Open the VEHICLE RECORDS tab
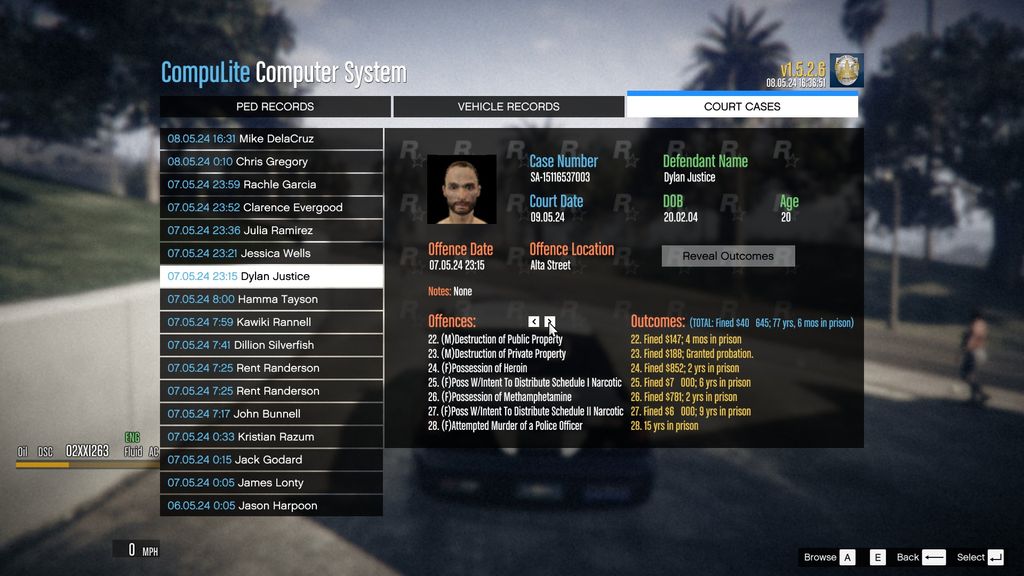This screenshot has height=576, width=1024. click(x=508, y=107)
